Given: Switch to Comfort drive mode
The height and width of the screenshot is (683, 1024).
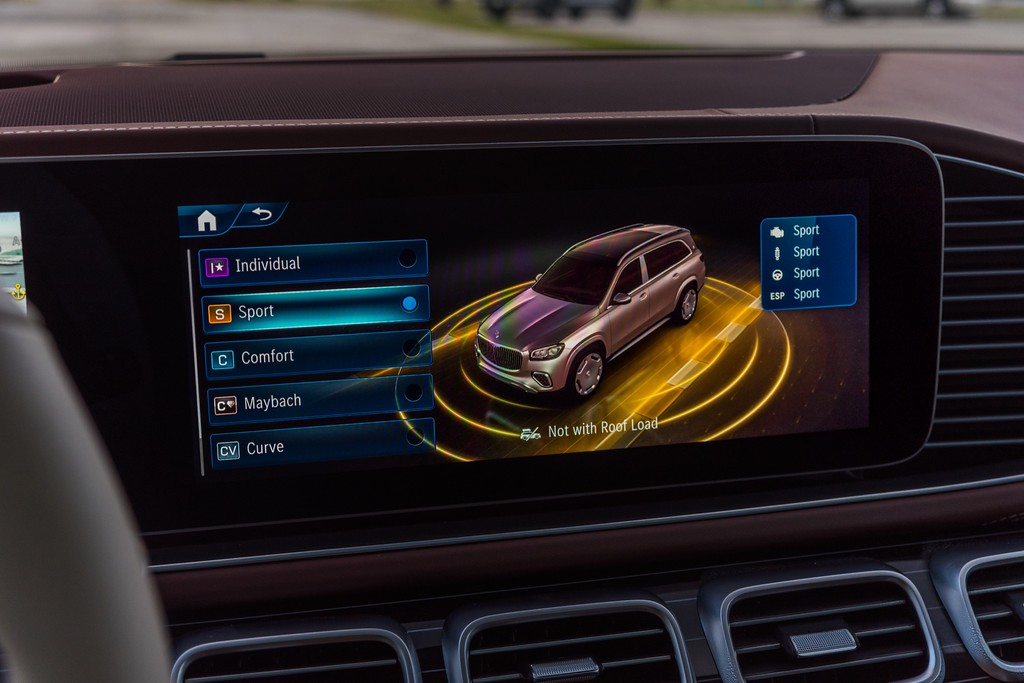Looking at the screenshot, I should click(318, 355).
